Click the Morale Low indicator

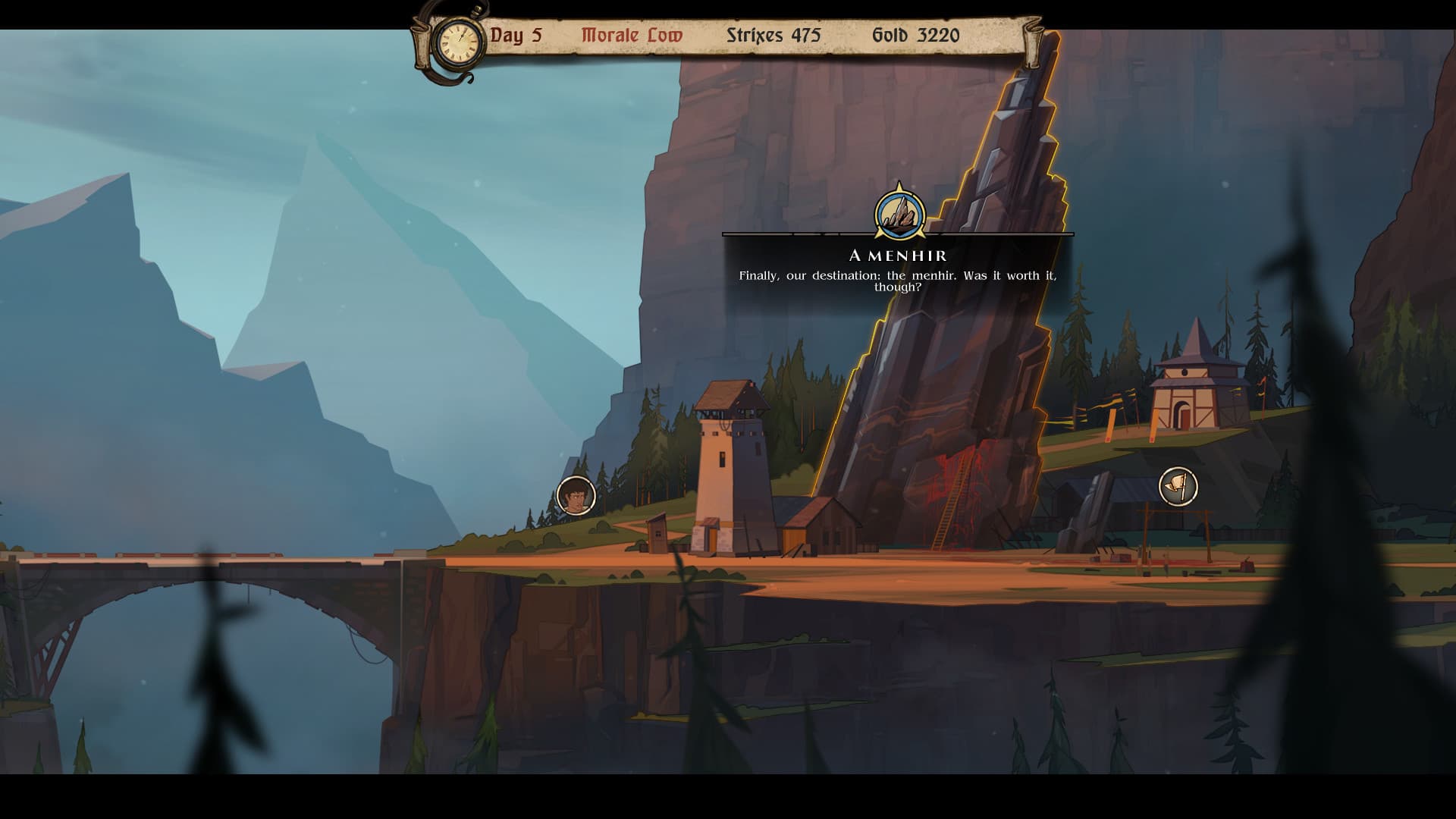coord(631,34)
